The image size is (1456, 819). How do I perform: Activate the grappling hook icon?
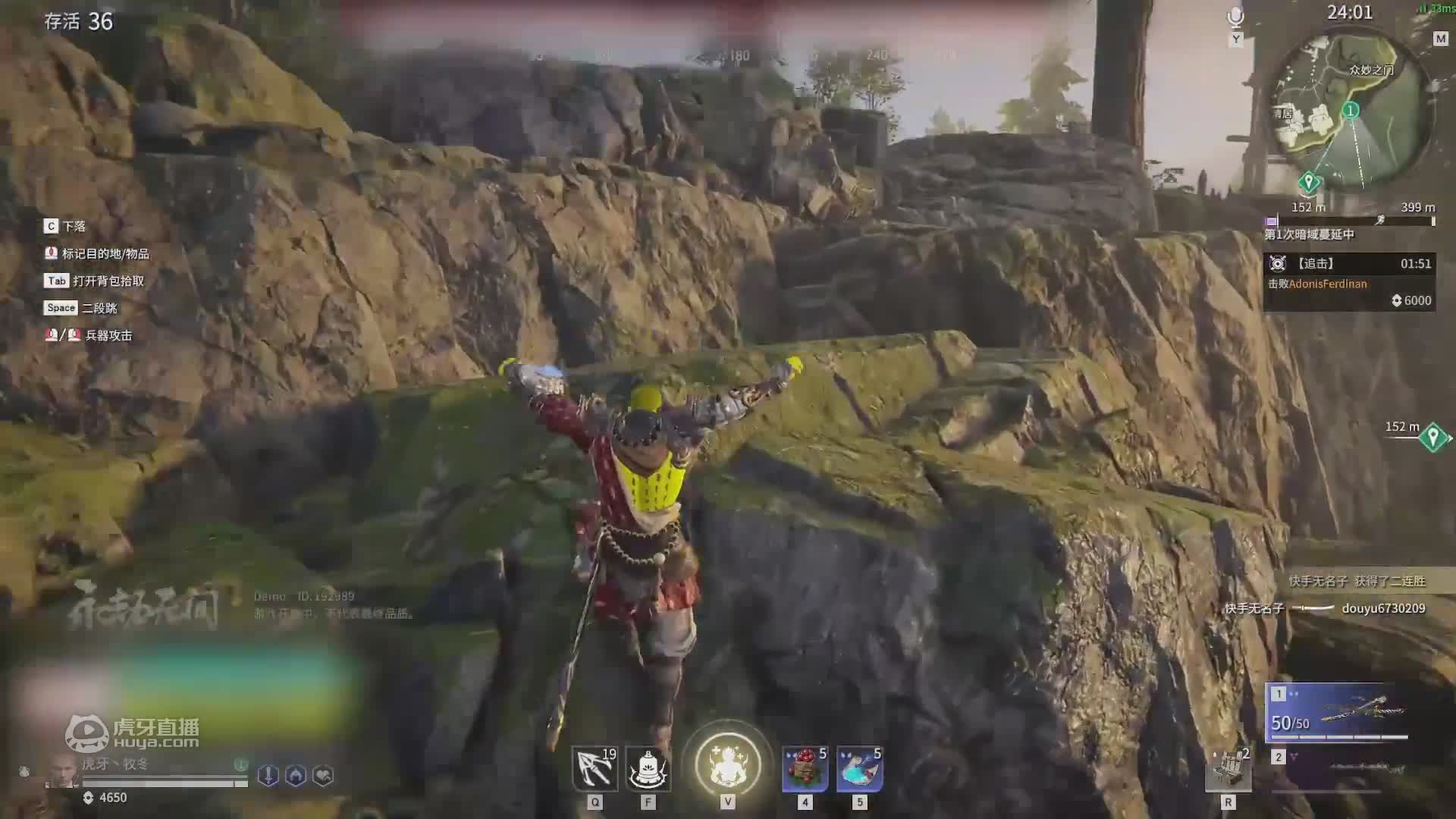pos(595,768)
